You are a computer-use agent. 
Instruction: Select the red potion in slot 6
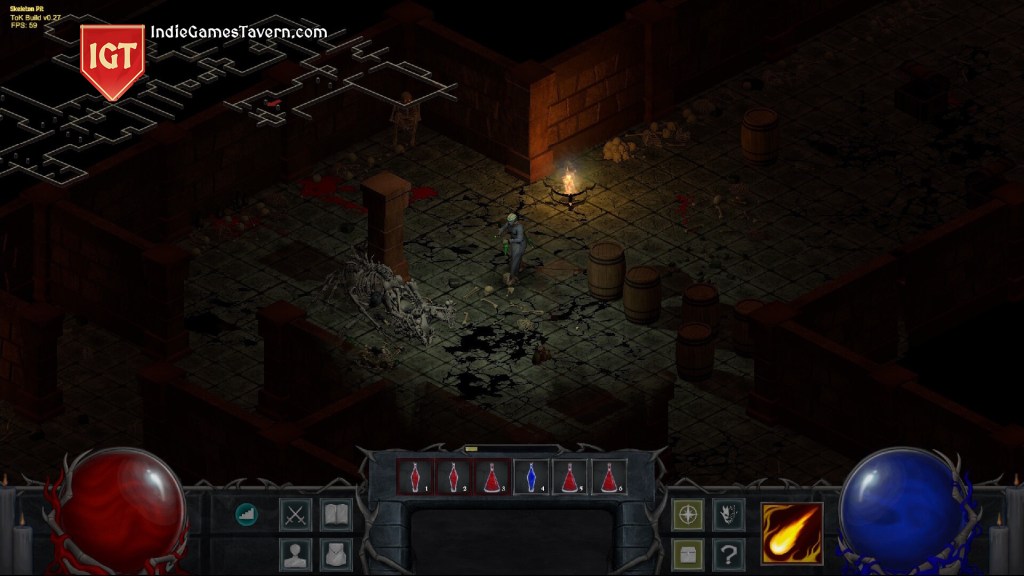point(610,478)
